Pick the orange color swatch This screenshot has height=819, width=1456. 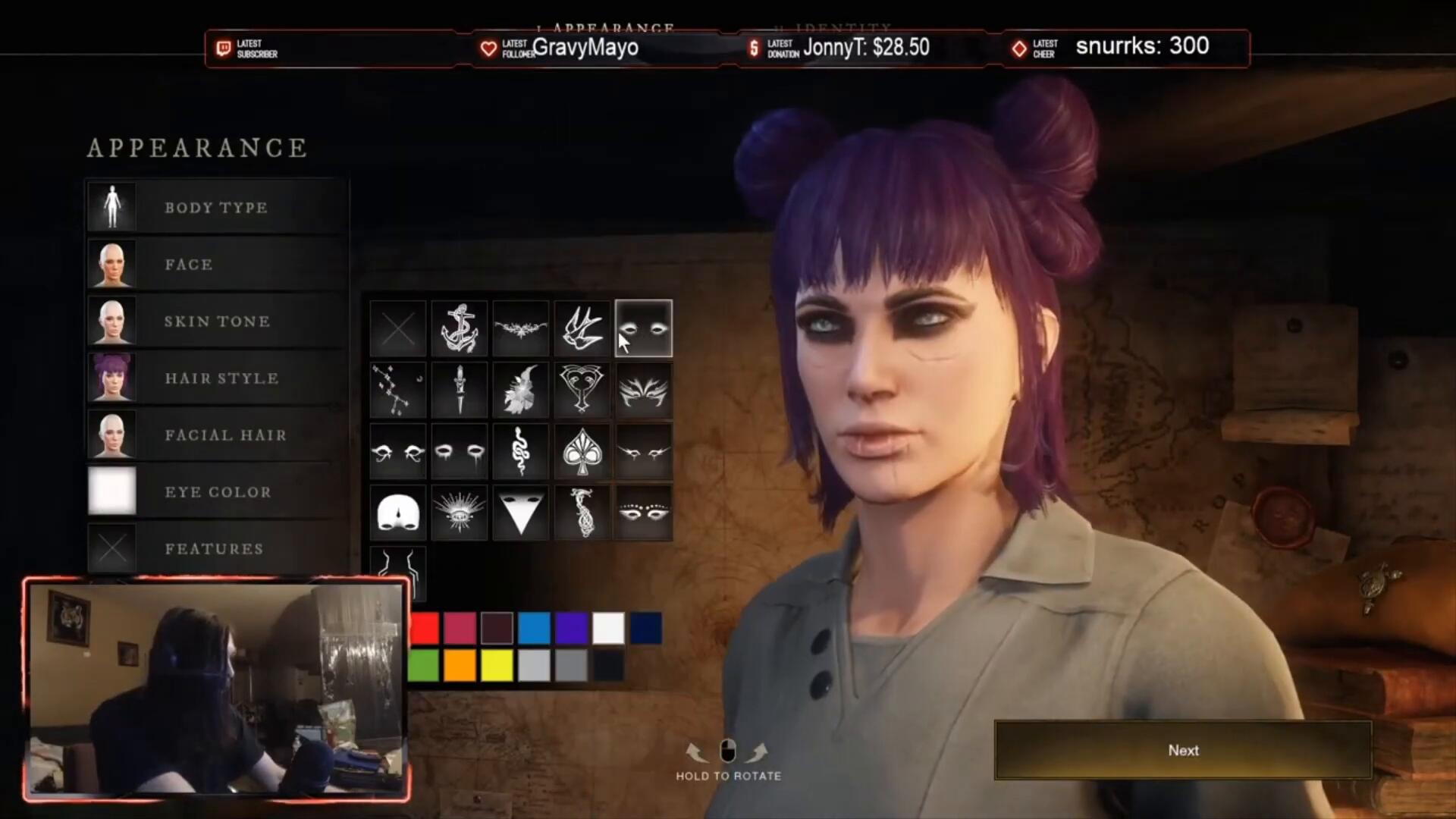[x=460, y=666]
